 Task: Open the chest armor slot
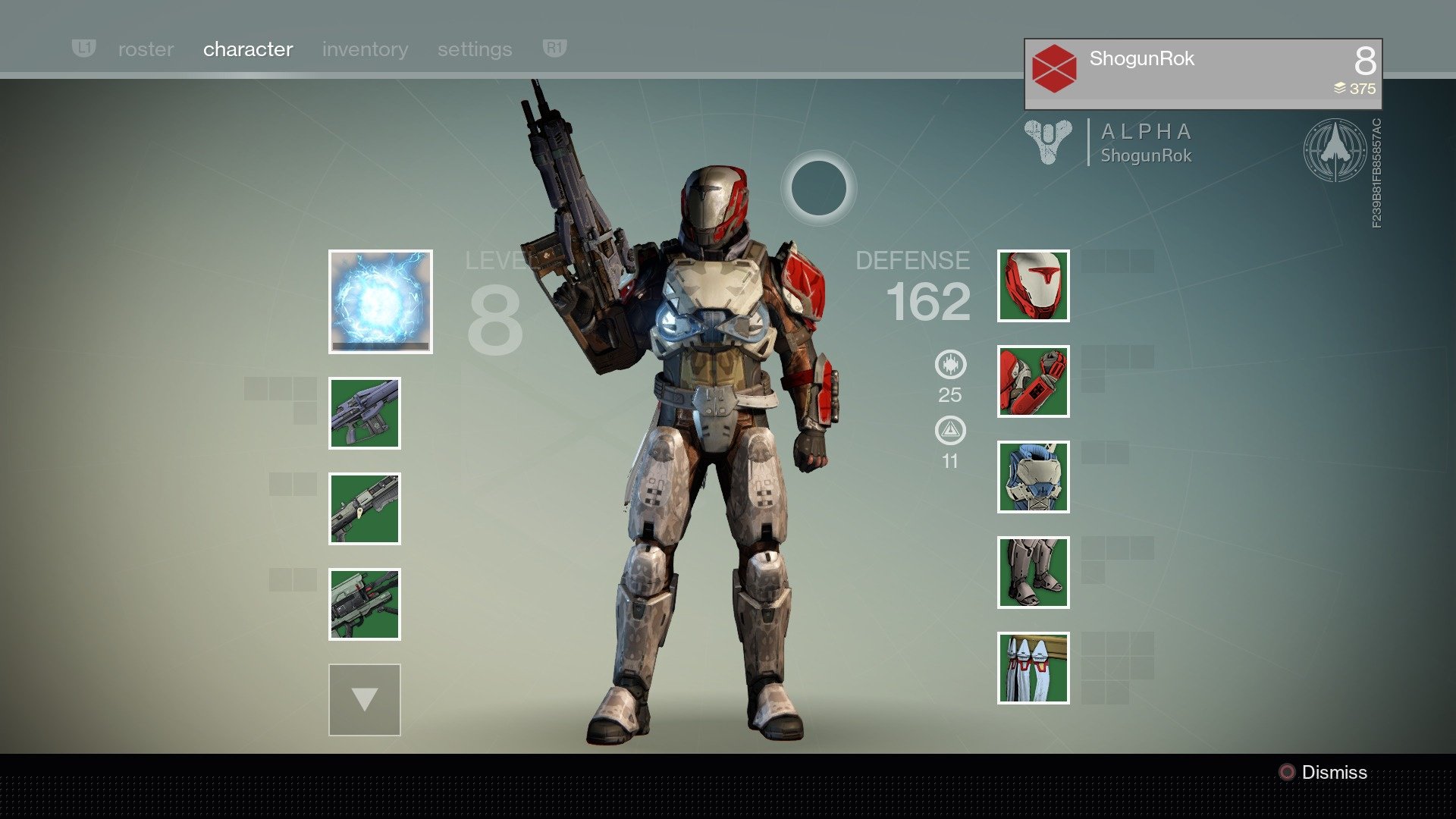point(1033,477)
